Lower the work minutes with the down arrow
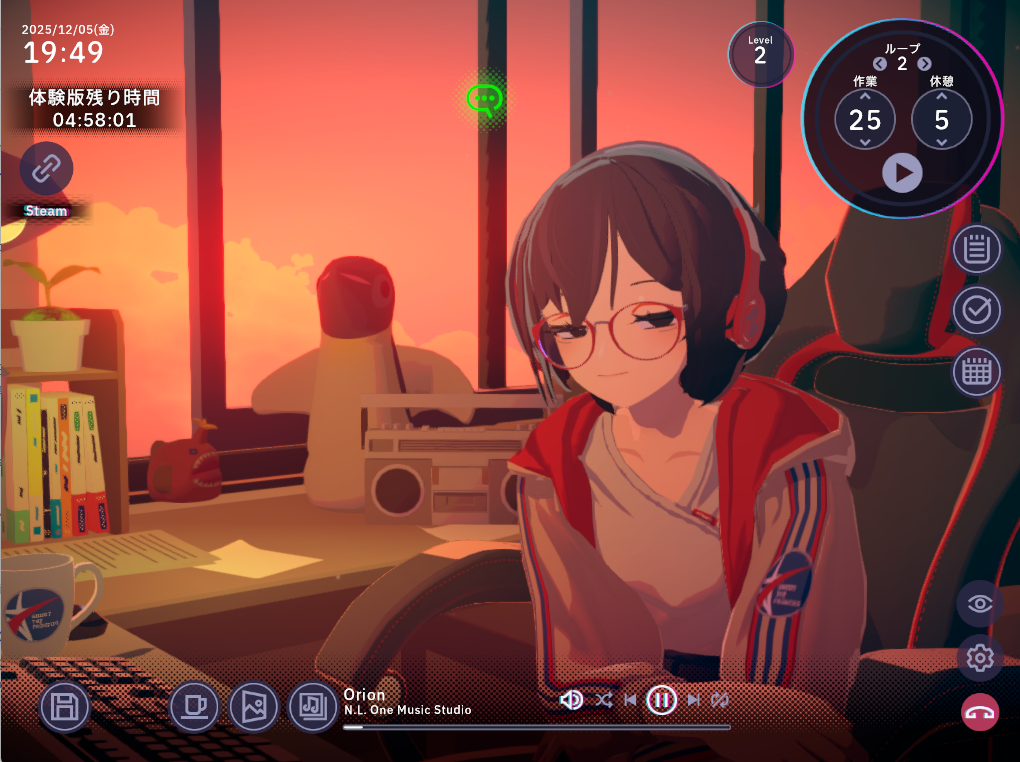Viewport: 1020px width, 762px height. 865,143
